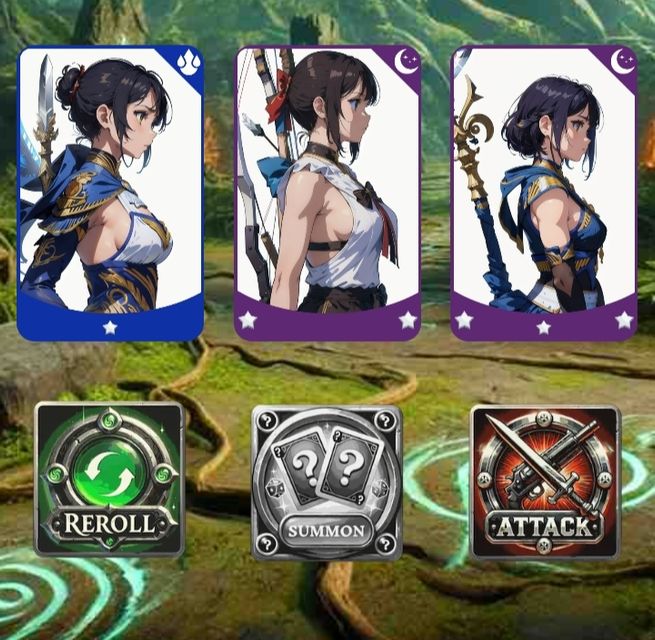The height and width of the screenshot is (640, 655).
Task: Open the Summon card button
Action: (326, 482)
